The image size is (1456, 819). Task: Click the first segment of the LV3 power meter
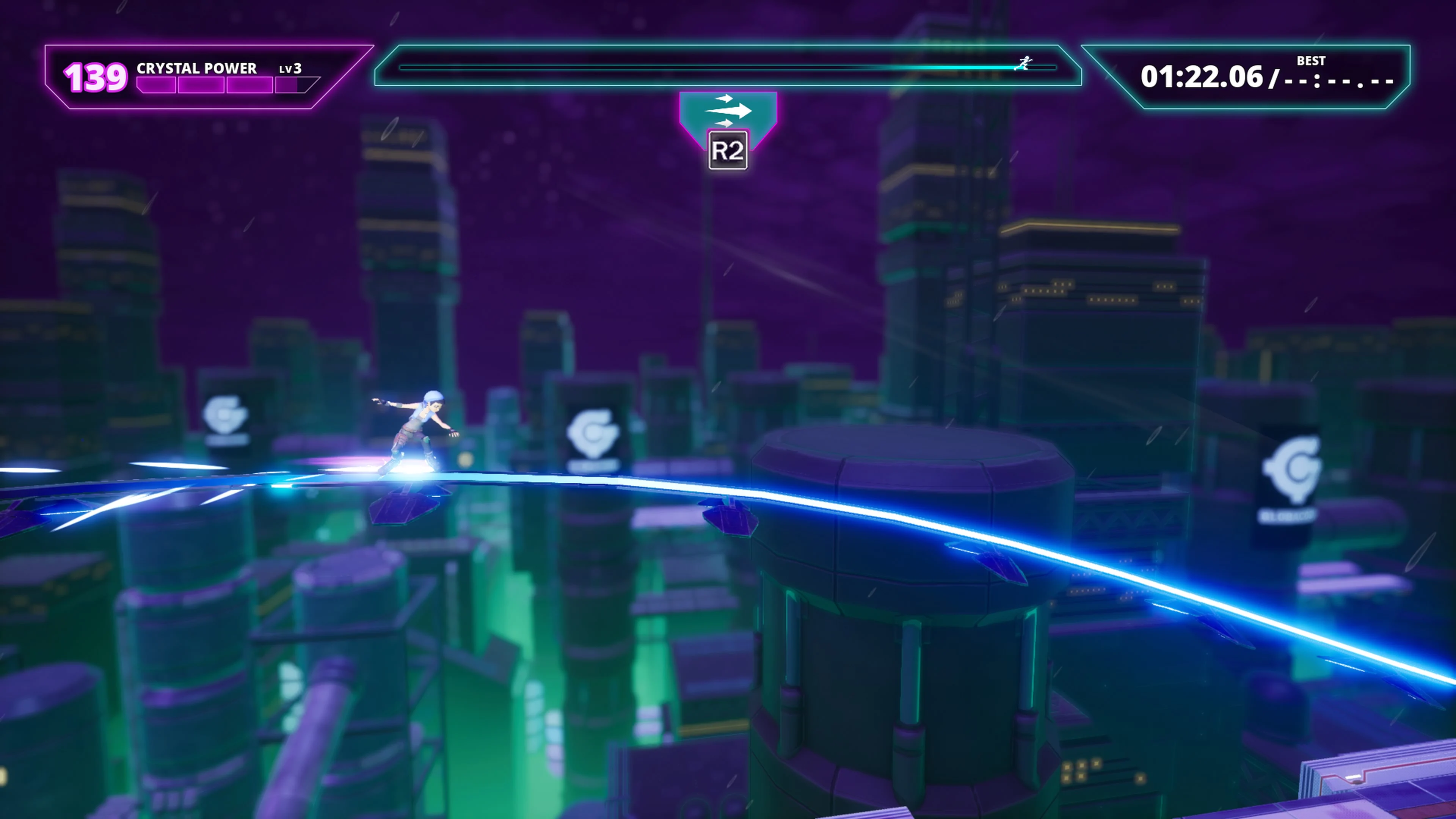tap(157, 85)
